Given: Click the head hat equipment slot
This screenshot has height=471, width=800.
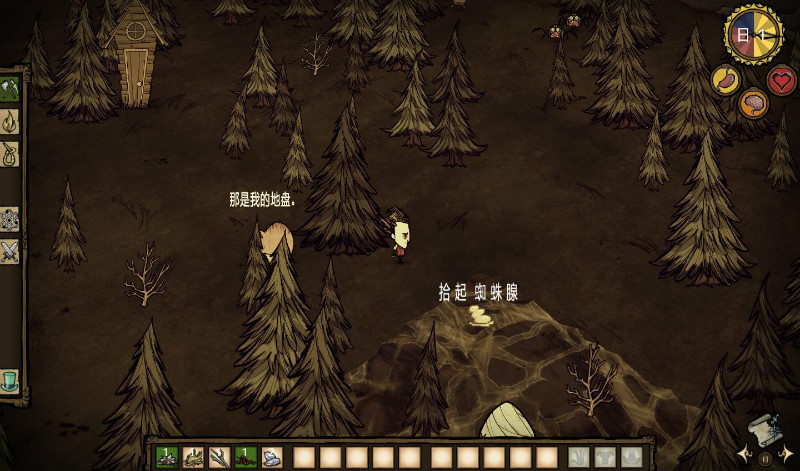Looking at the screenshot, I should (x=630, y=457).
